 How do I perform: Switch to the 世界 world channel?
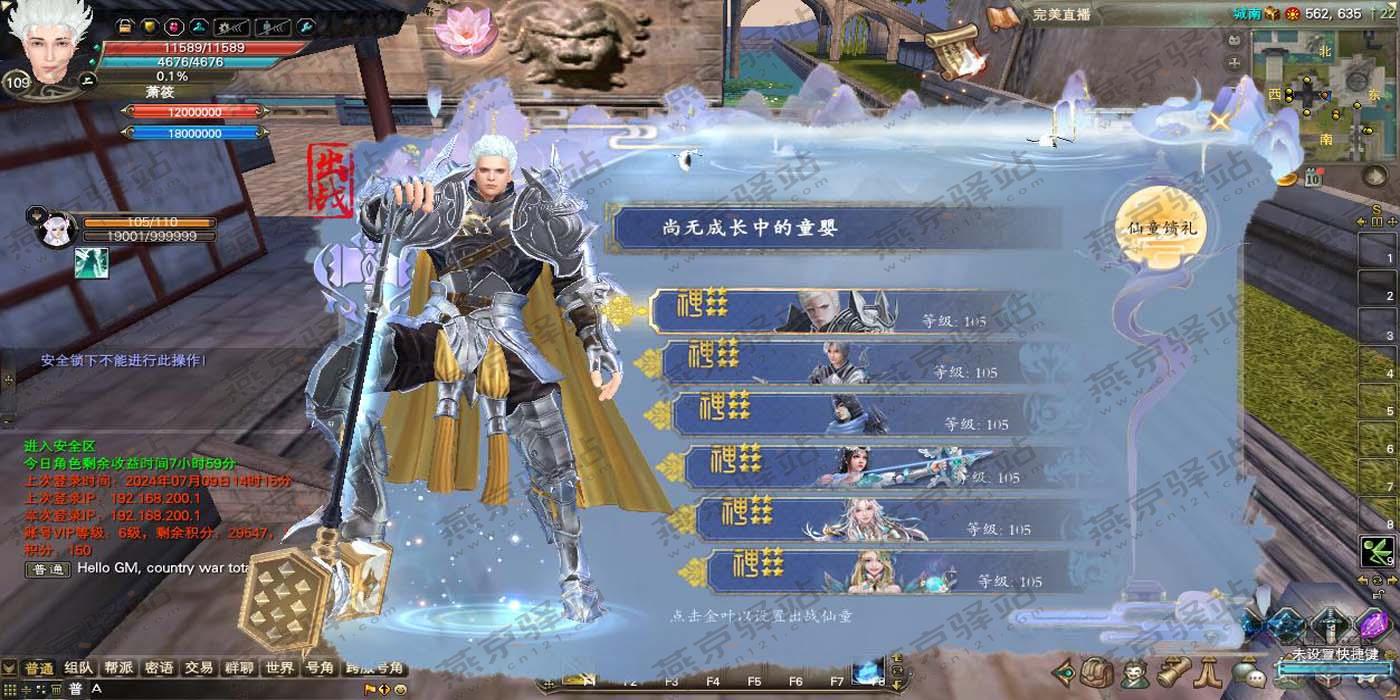[280, 668]
